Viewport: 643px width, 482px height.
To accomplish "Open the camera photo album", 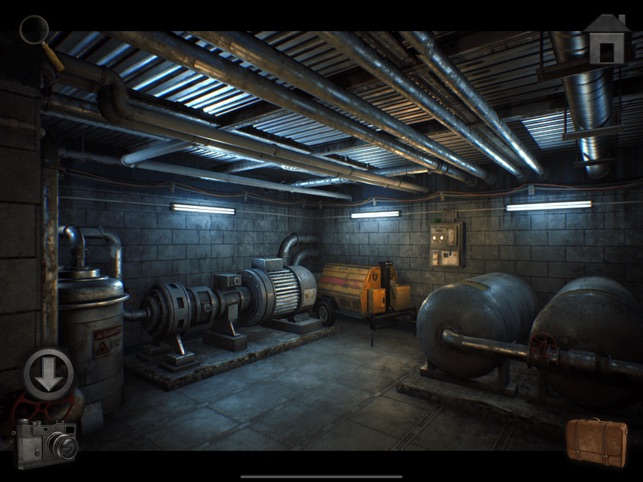I will pyautogui.click(x=46, y=442).
